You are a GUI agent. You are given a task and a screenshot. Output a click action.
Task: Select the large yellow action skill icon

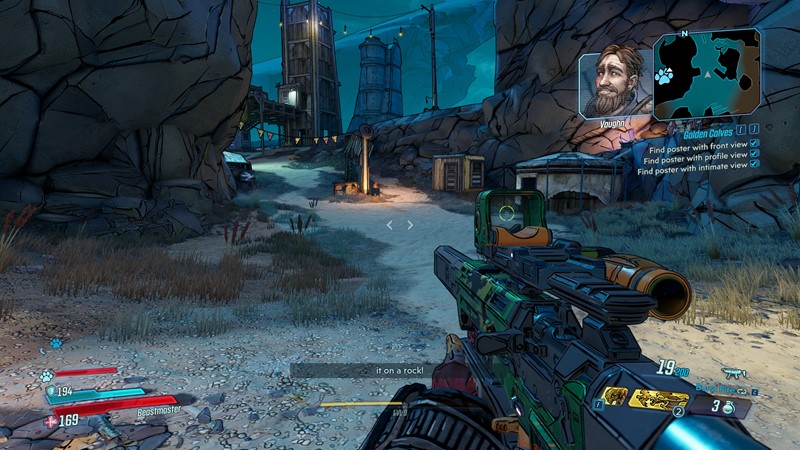coord(658,399)
